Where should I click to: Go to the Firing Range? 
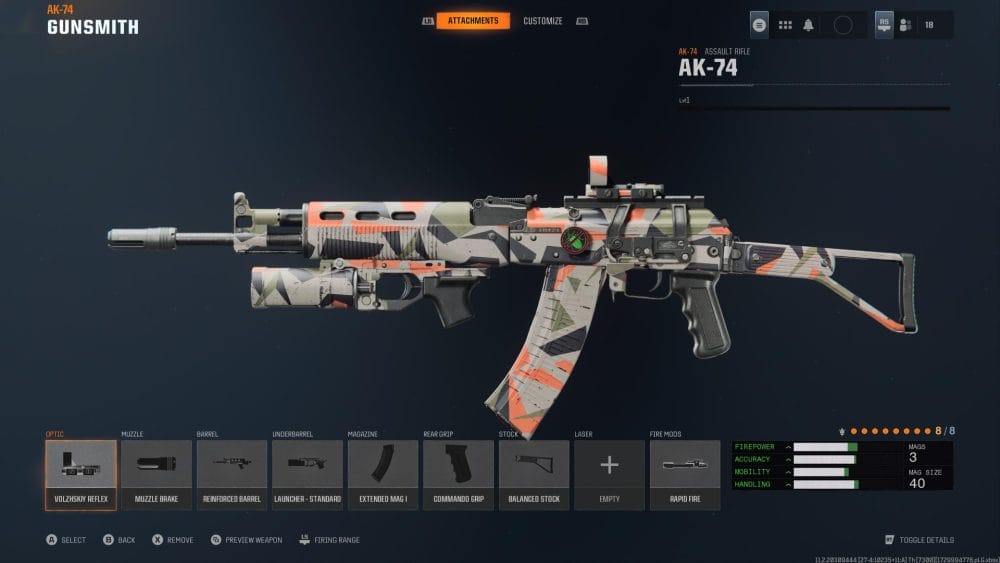click(333, 540)
